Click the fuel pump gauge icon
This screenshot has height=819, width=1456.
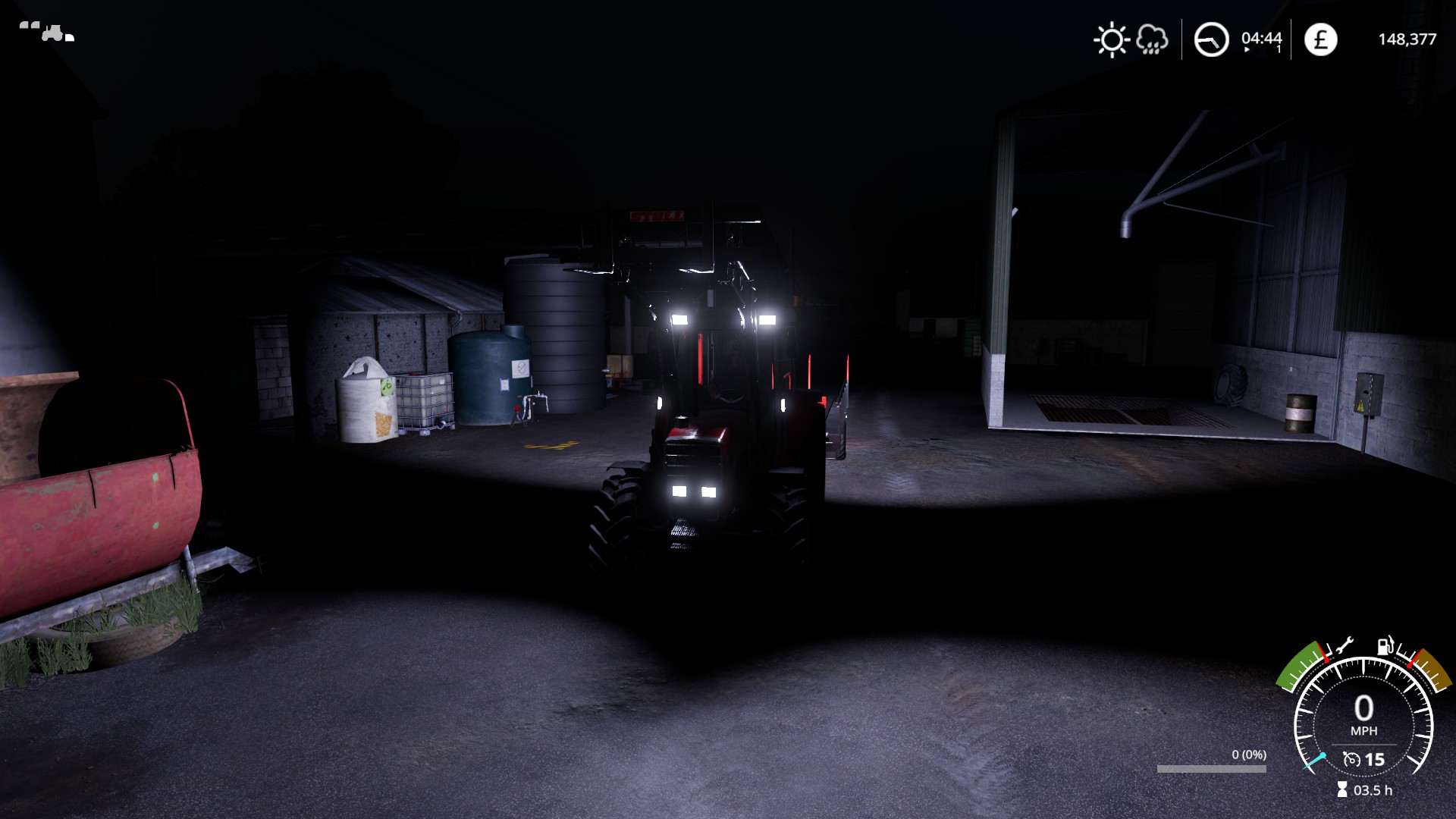pos(1386,645)
